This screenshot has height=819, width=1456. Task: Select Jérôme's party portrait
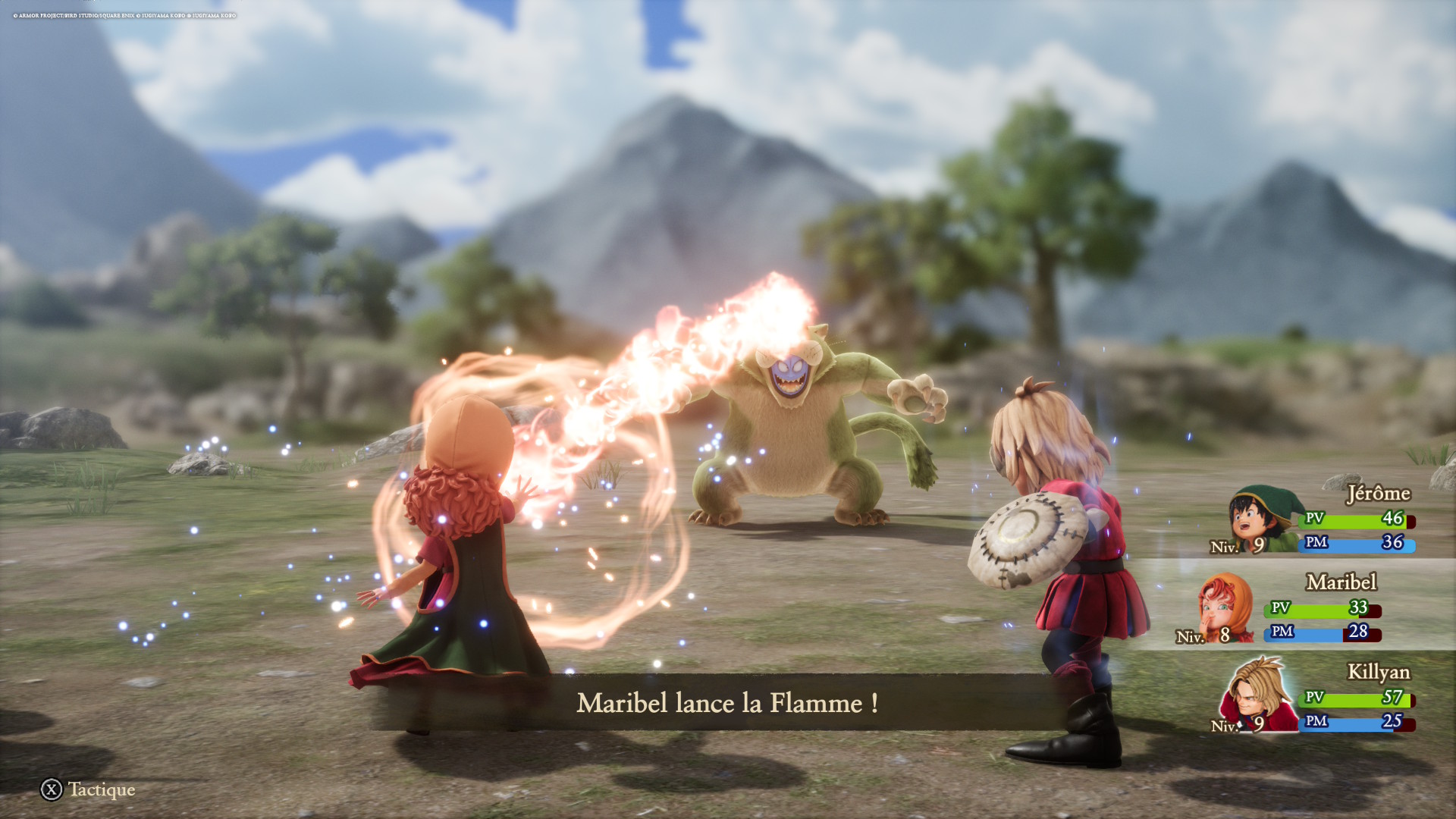click(1261, 519)
